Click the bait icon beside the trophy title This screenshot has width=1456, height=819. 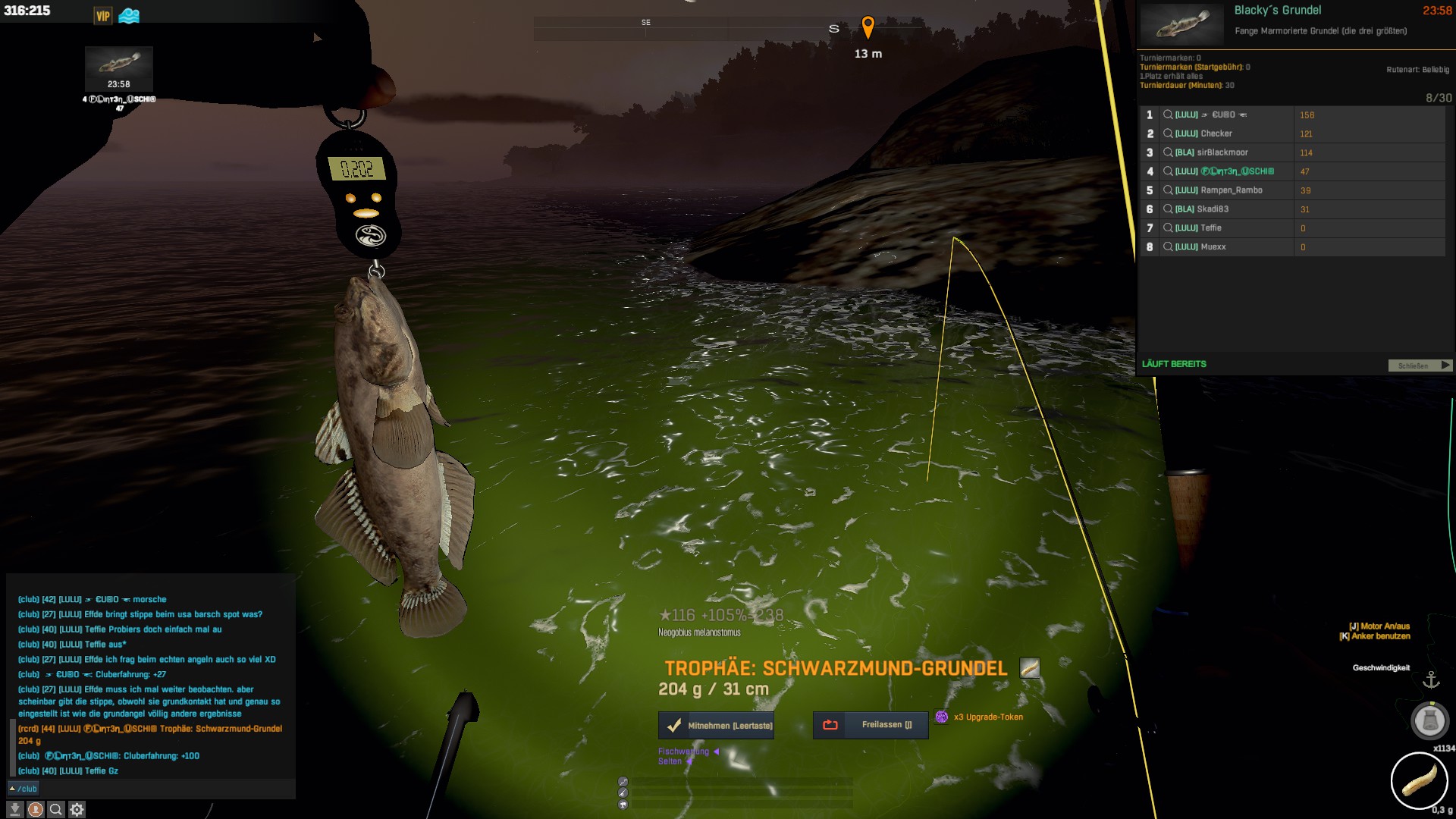click(x=1030, y=668)
